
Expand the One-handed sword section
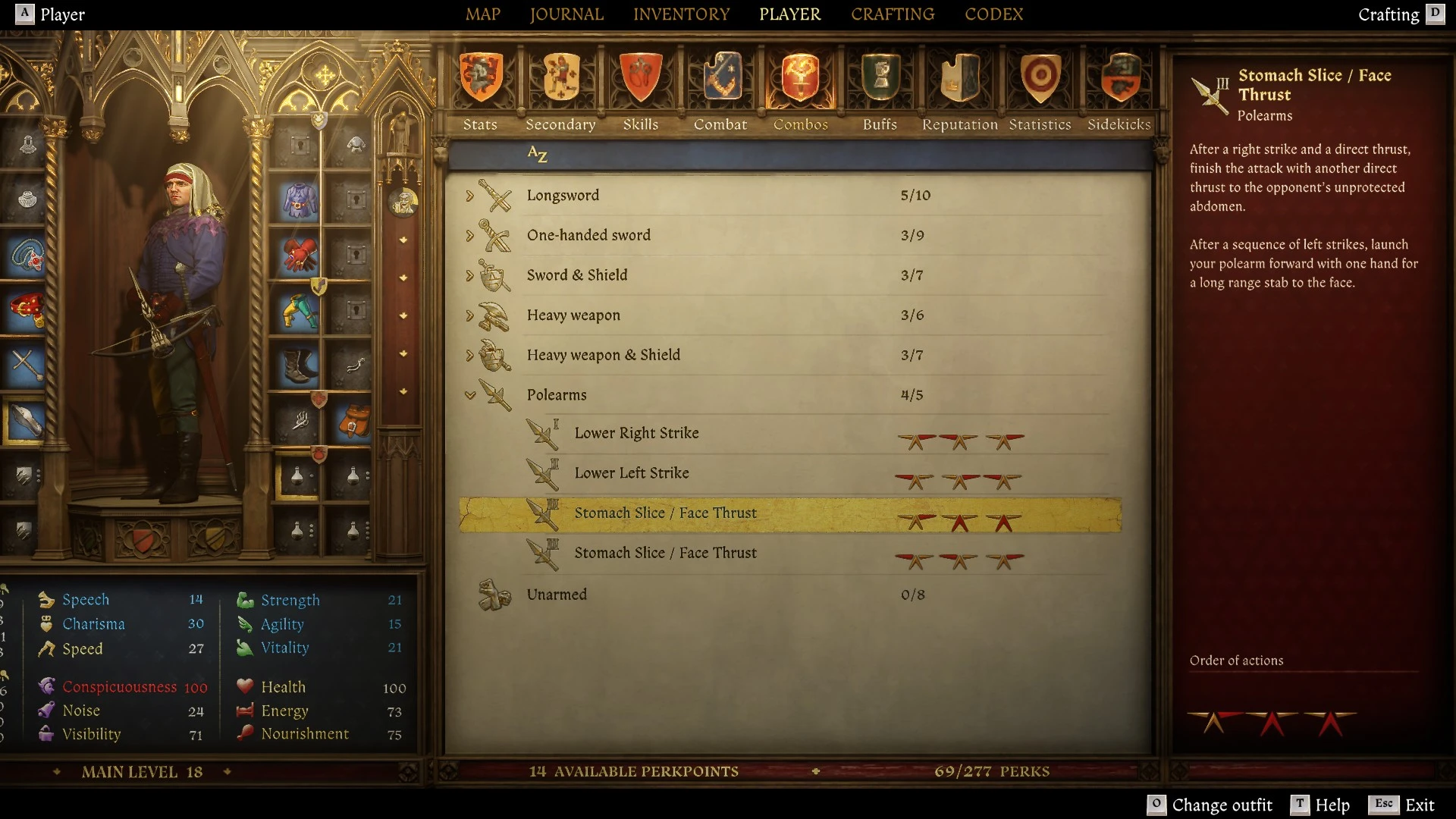472,235
